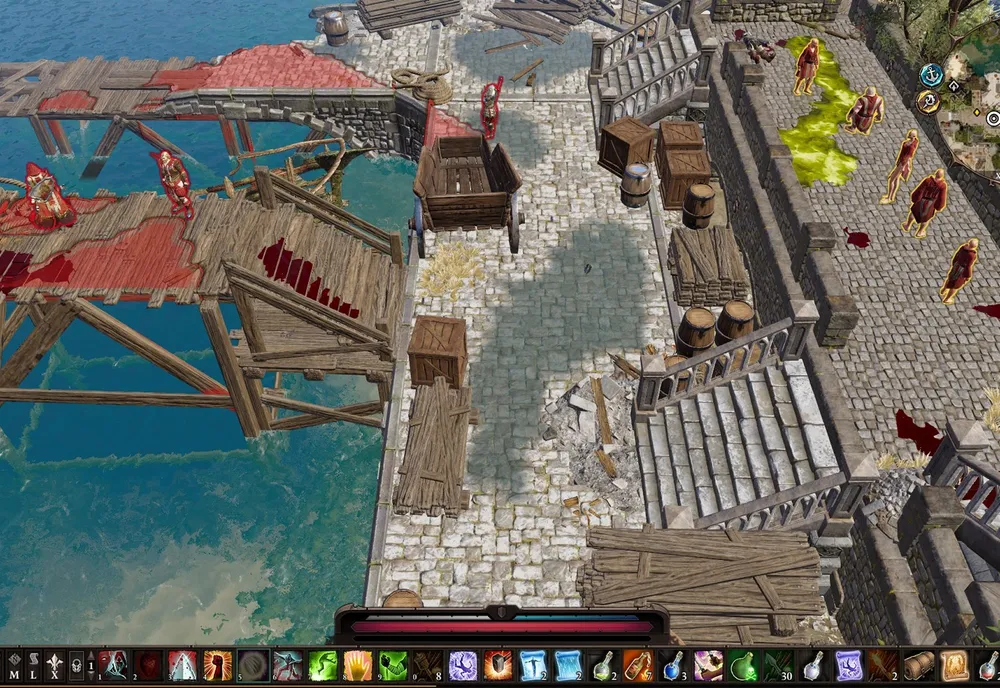
Task: Drink the blue potion with 3 left
Action: point(673,665)
